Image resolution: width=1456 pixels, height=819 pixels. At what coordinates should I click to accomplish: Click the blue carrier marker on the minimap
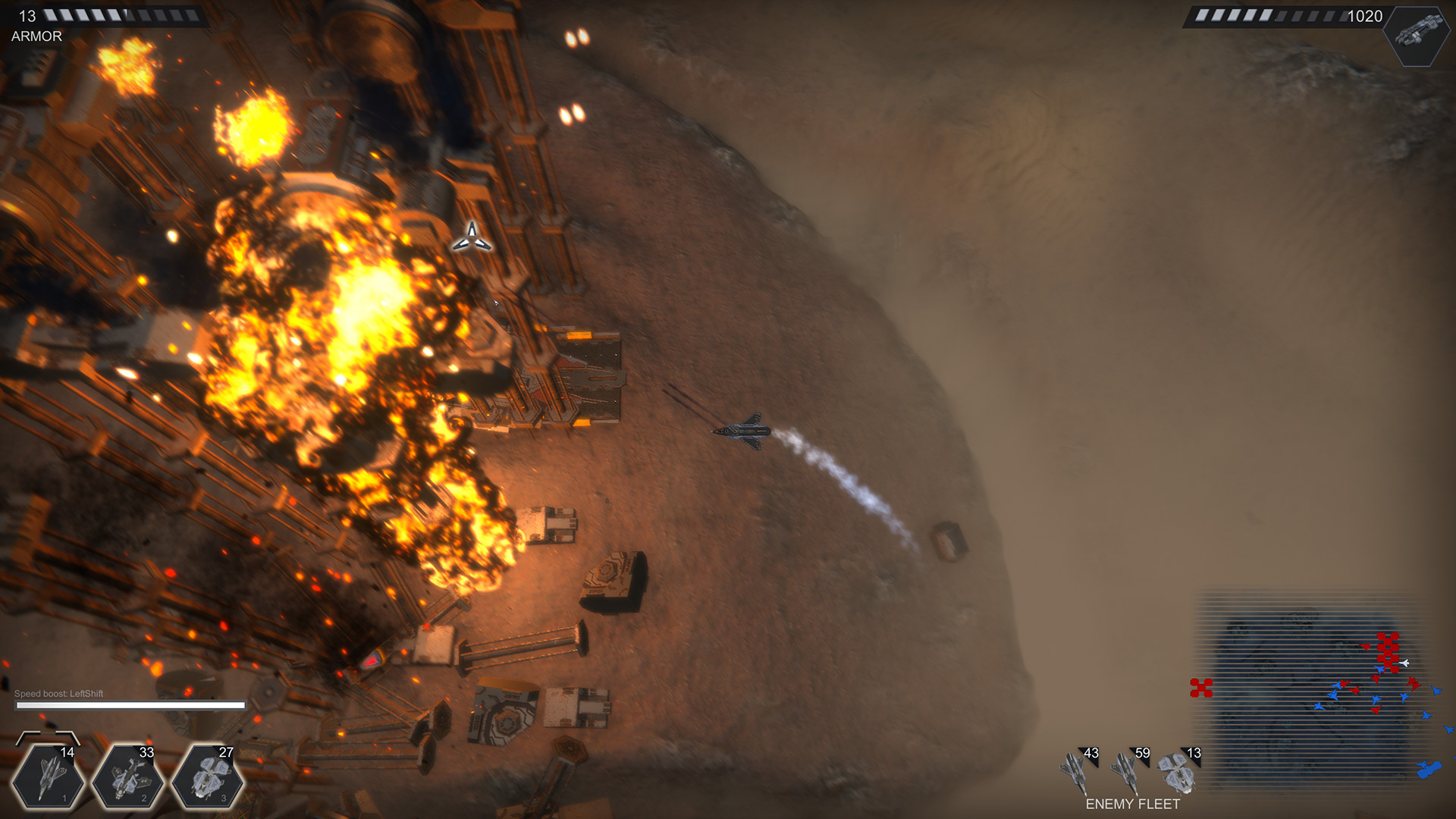coord(1429,769)
